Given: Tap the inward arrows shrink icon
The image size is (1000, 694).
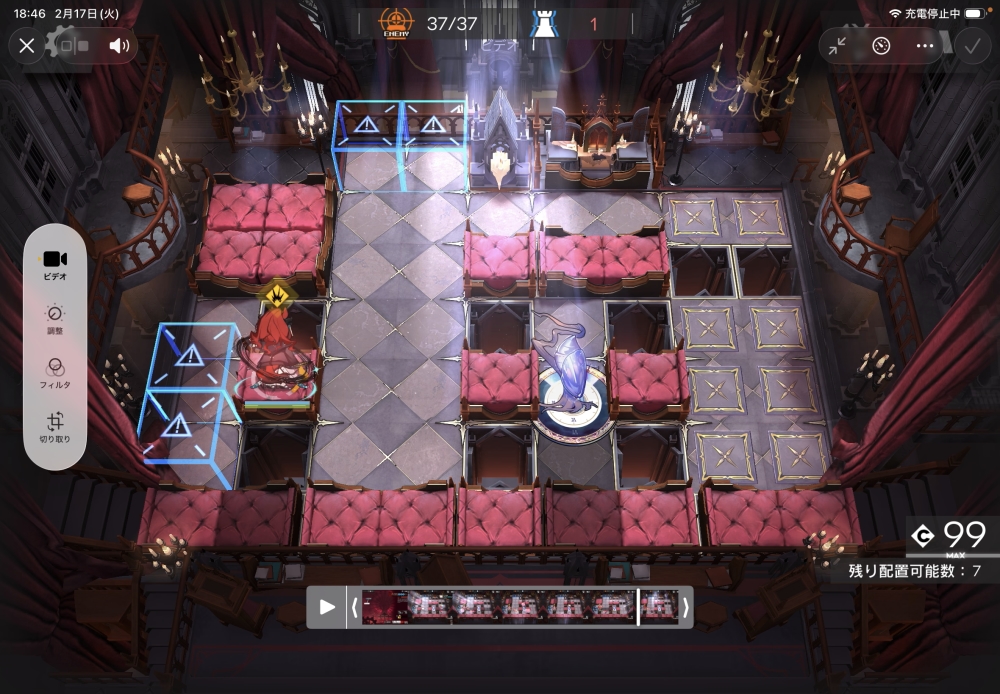Looking at the screenshot, I should click(837, 45).
